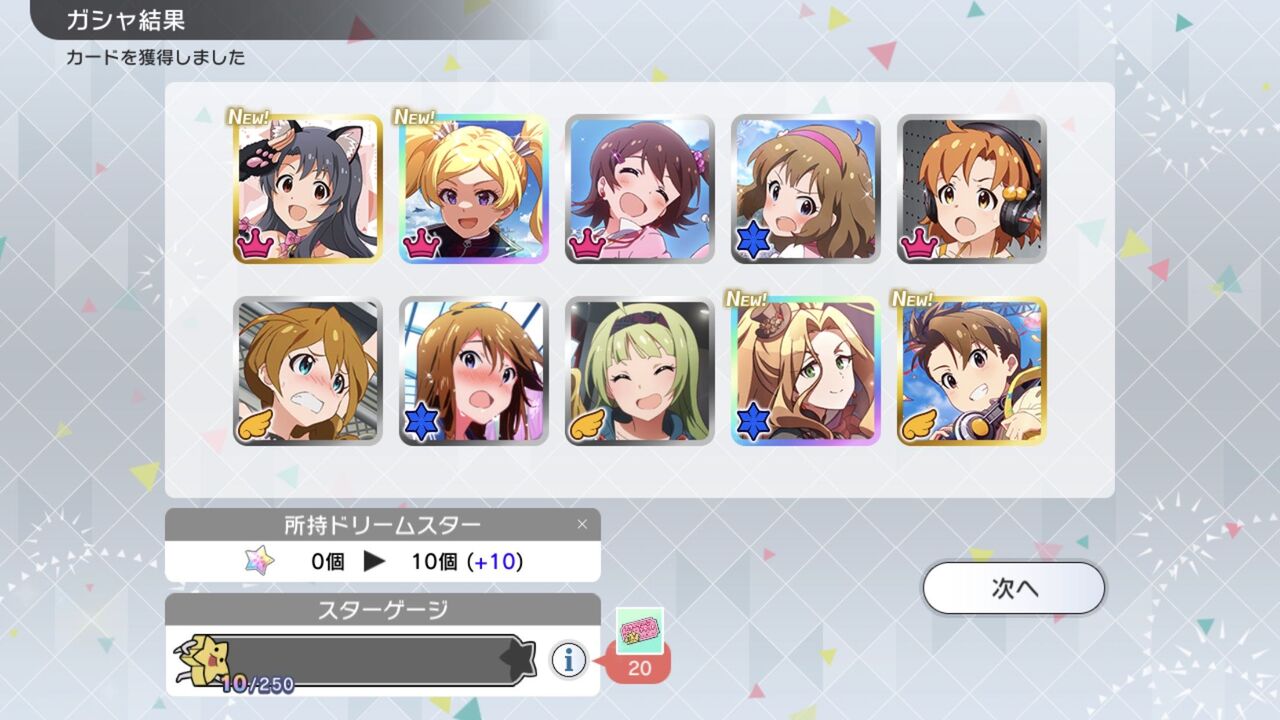This screenshot has height=720, width=1280.
Task: View the blushing long brown-haired girl card
Action: (474, 371)
